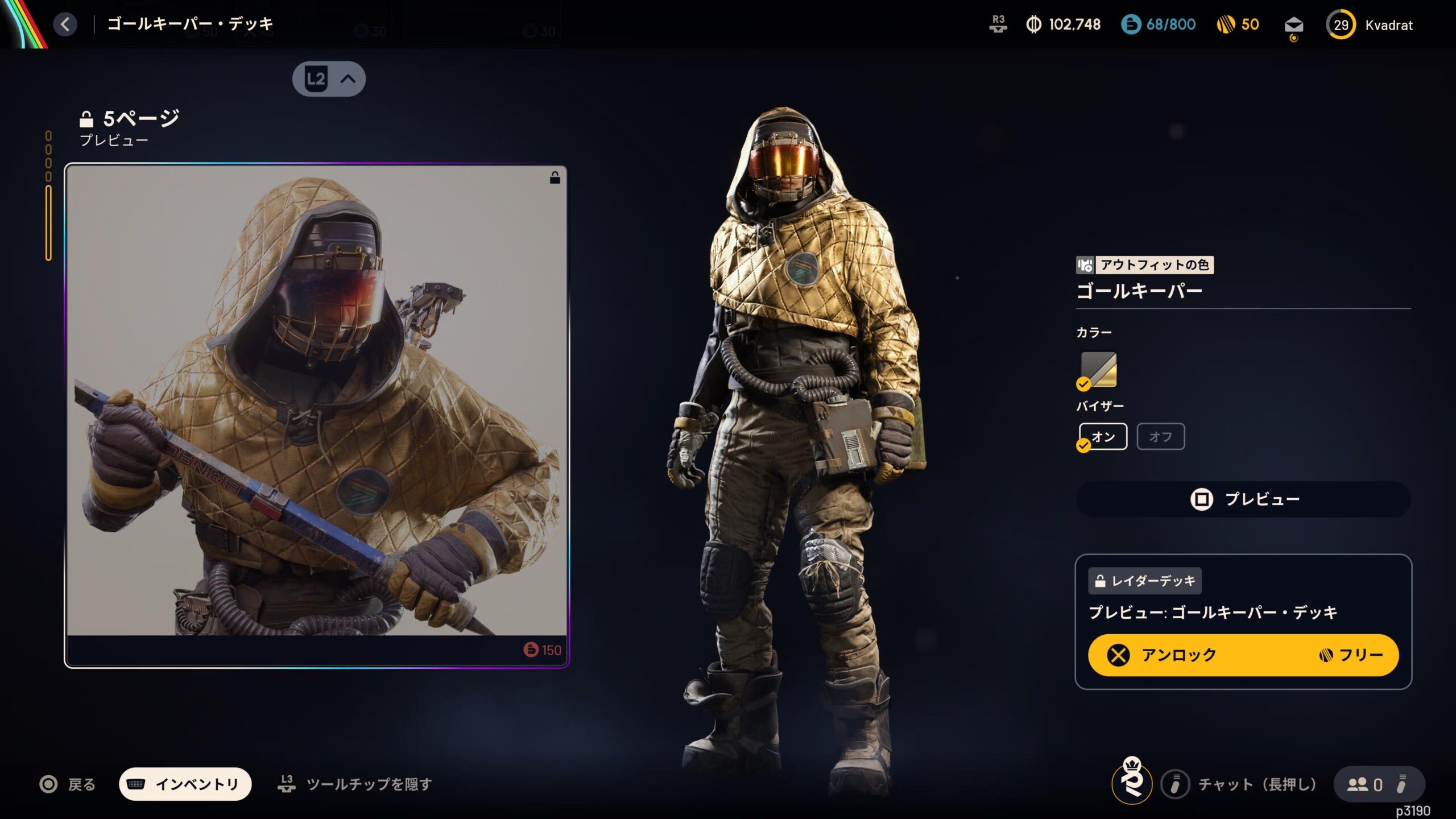Open the Kvadrat player profile
Image resolution: width=1456 pixels, height=819 pixels.
click(x=1370, y=26)
